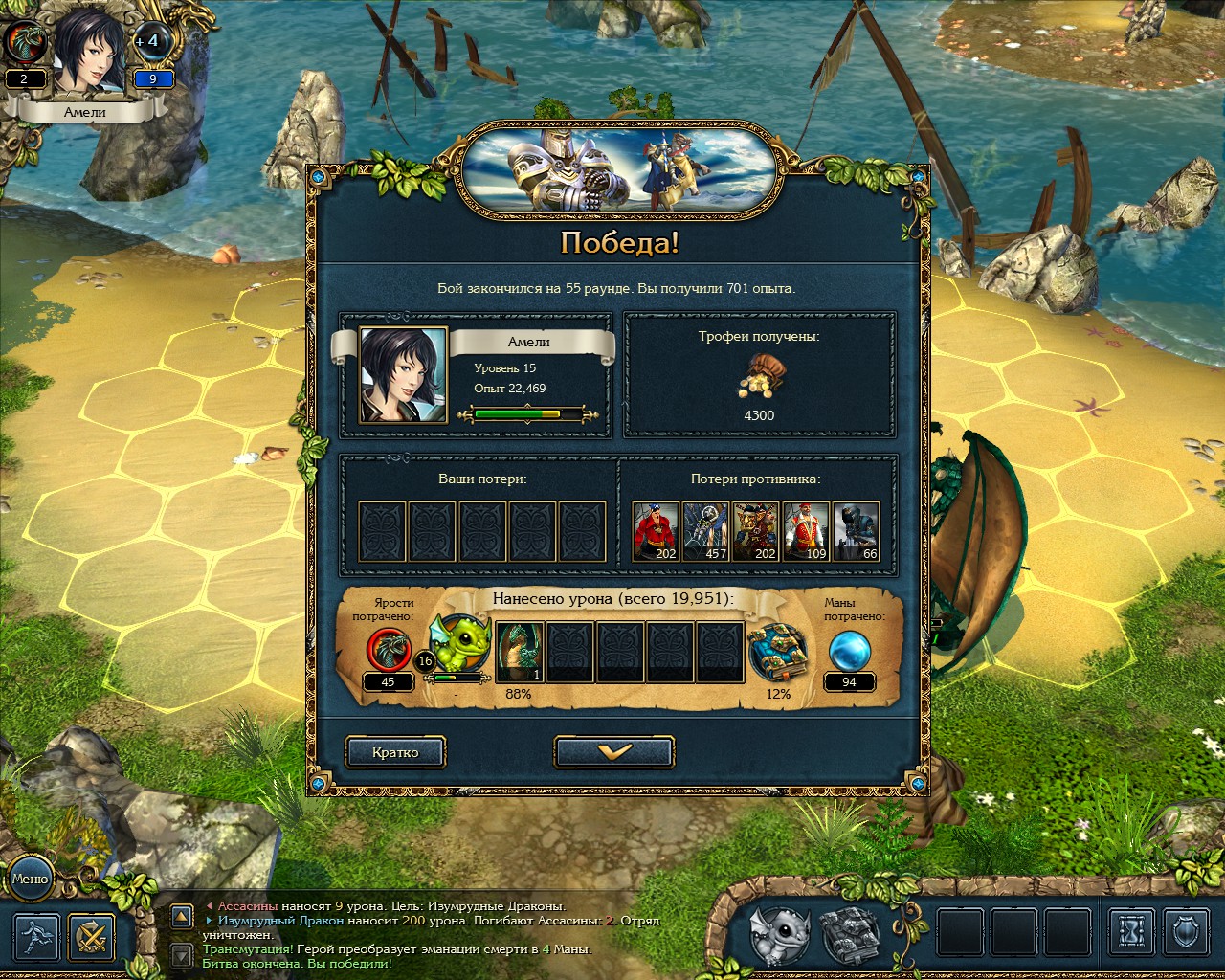This screenshot has height=980, width=1225.
Task: Confirm victory with the checkmark arrow button
Action: point(613,751)
